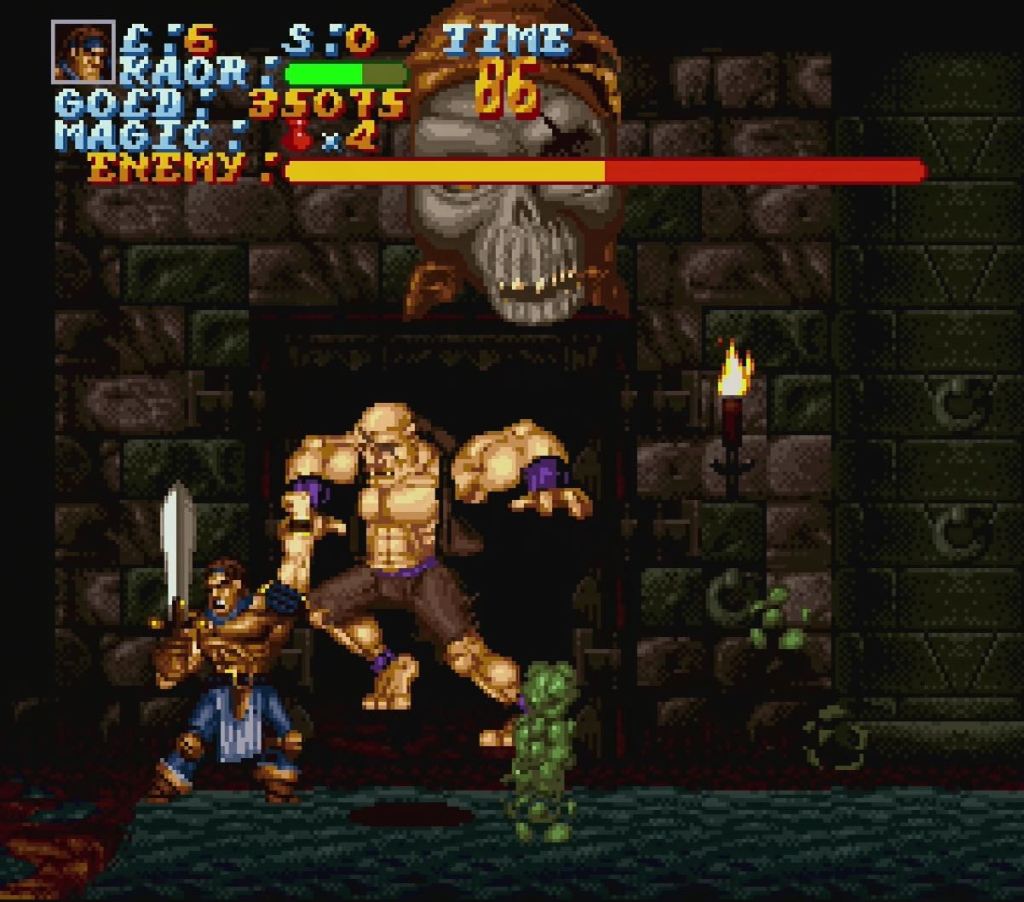
Task: Select the red magic potion icon
Action: 298,135
